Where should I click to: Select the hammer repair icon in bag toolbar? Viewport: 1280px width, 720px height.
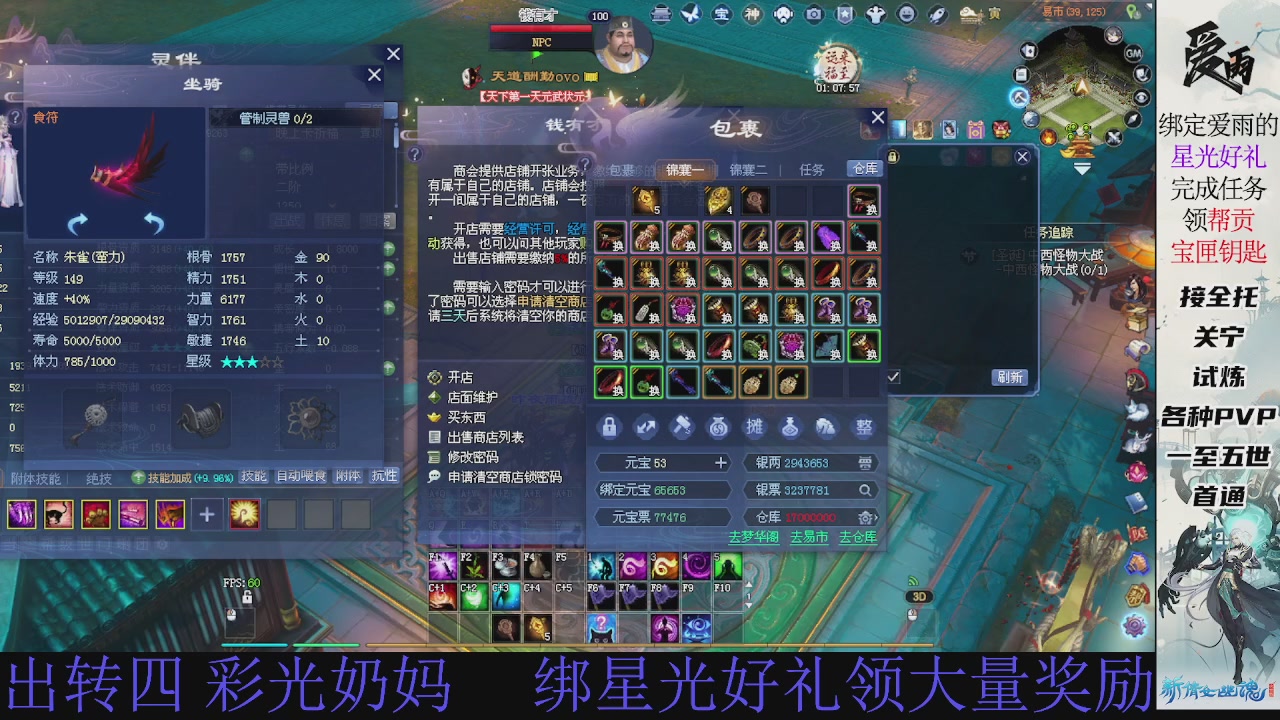(683, 428)
